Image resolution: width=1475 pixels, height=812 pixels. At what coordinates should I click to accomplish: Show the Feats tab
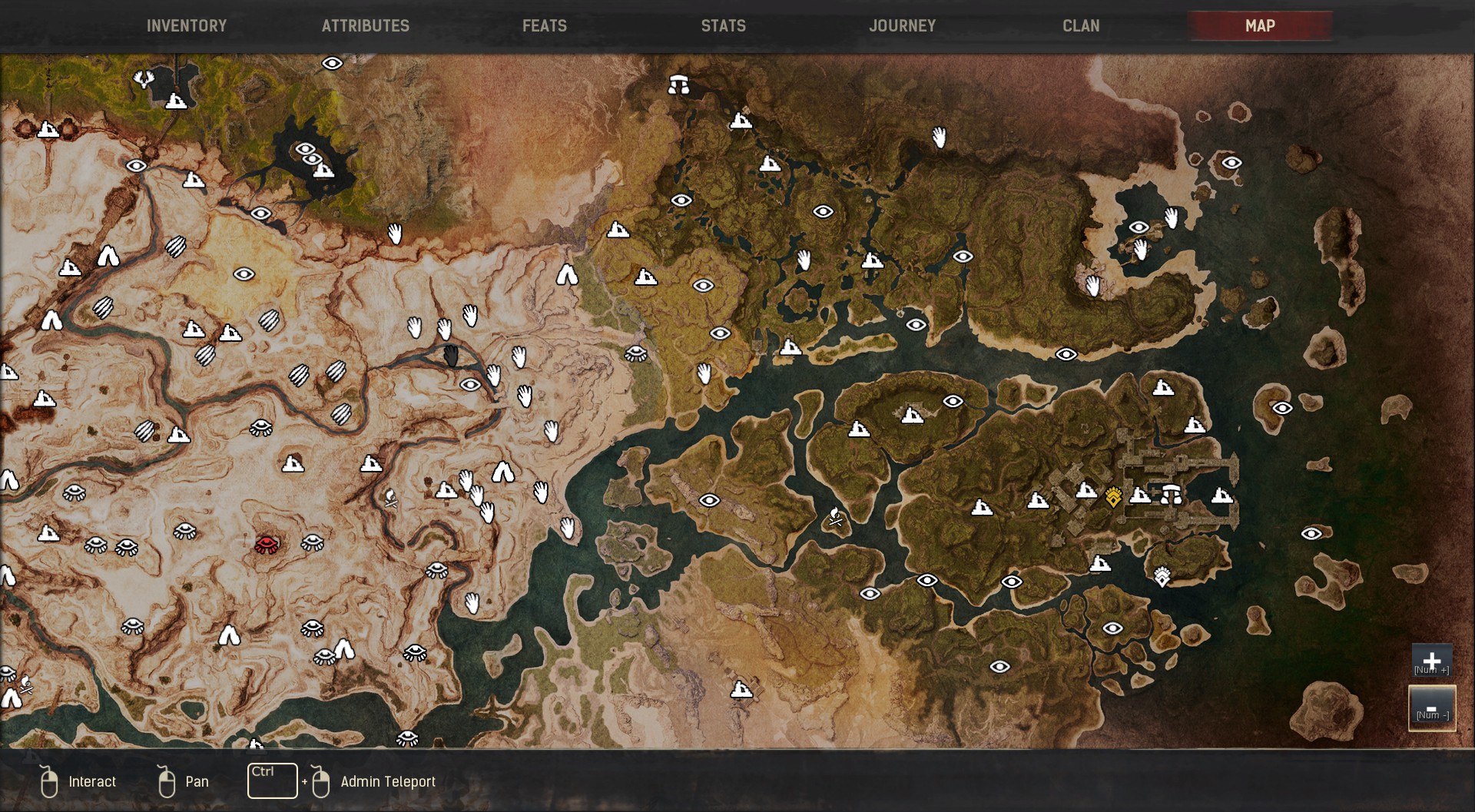(545, 26)
